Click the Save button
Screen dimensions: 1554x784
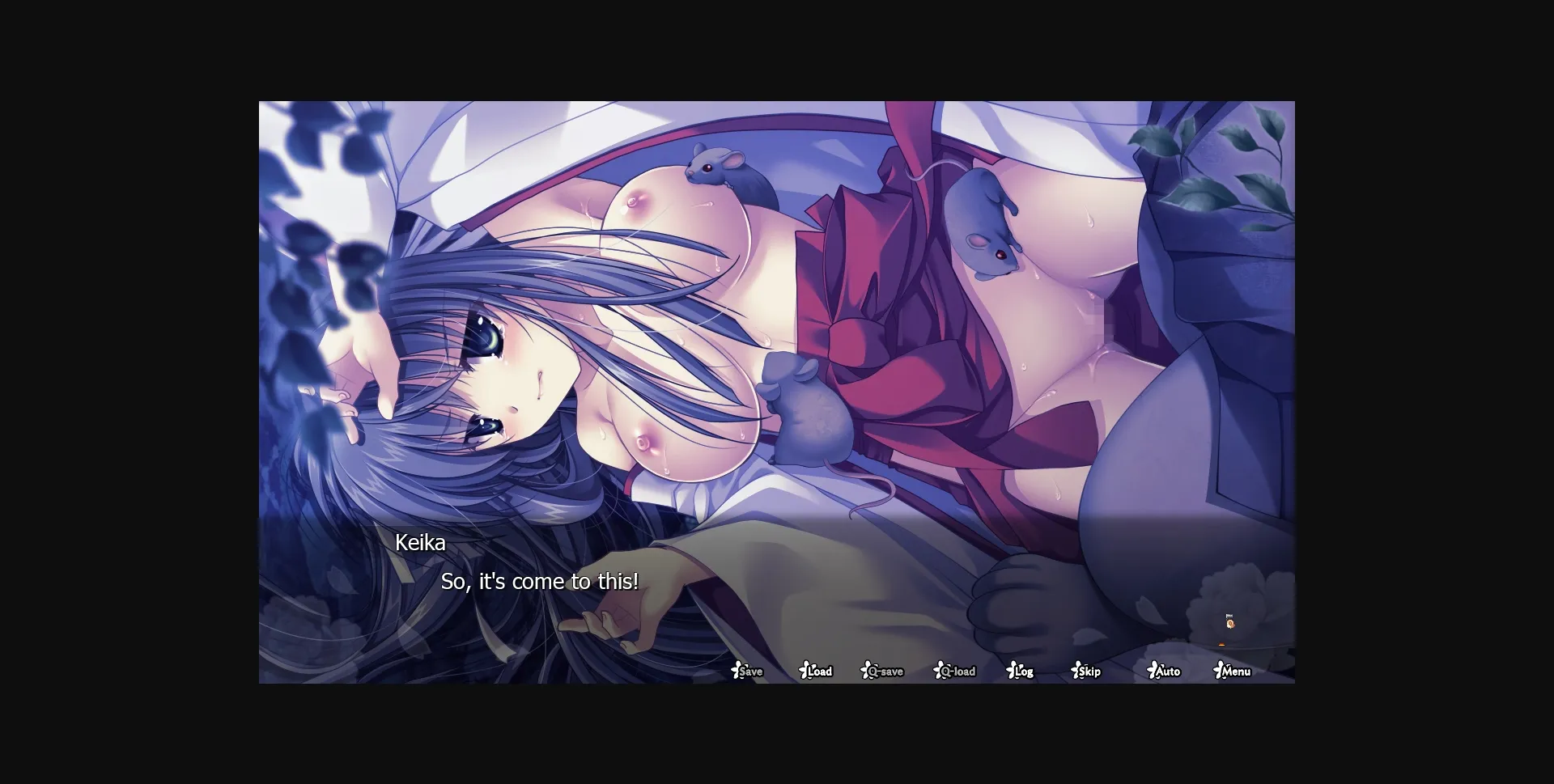click(x=750, y=672)
